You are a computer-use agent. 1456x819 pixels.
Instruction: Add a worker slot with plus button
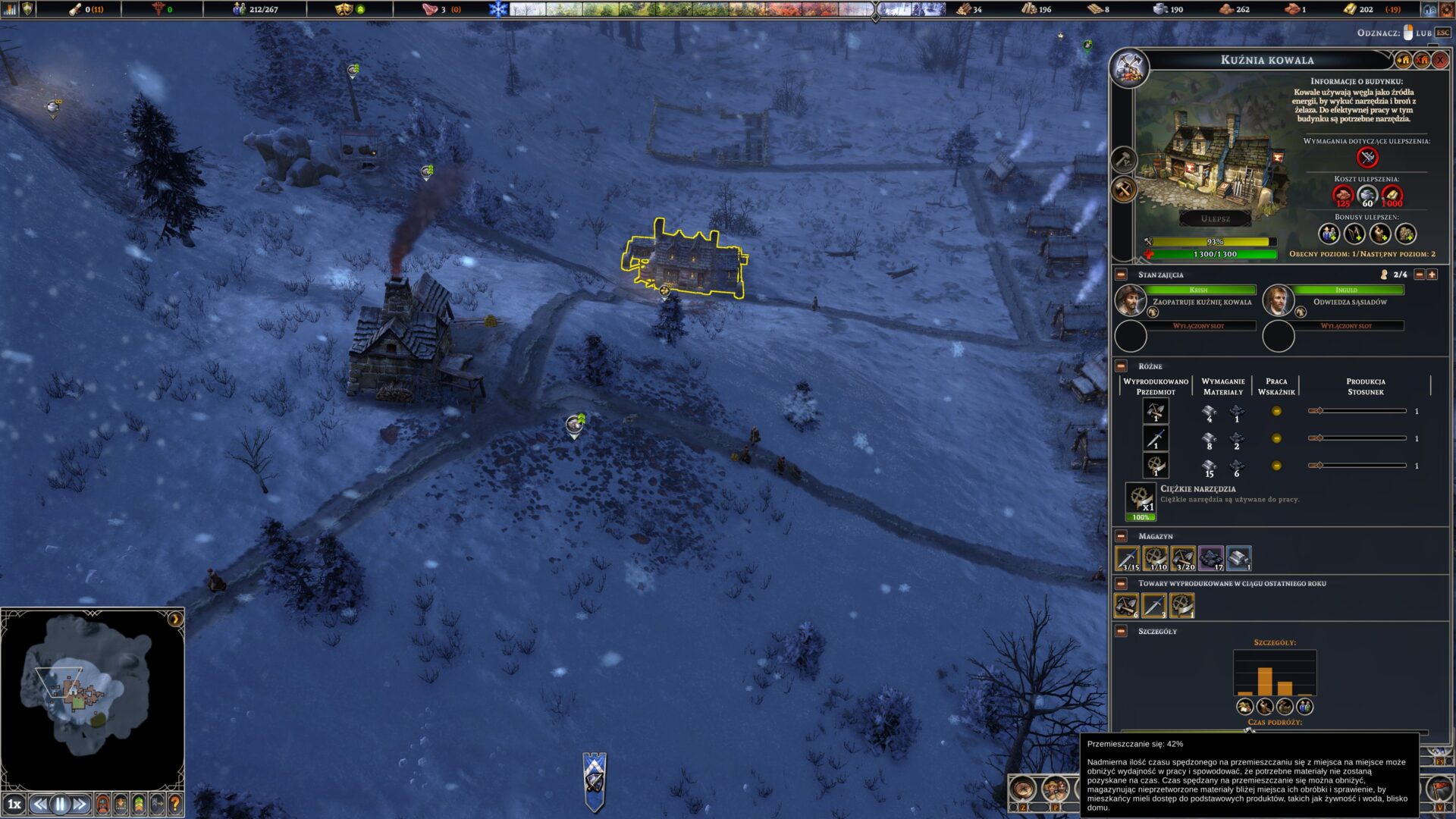click(x=1432, y=275)
